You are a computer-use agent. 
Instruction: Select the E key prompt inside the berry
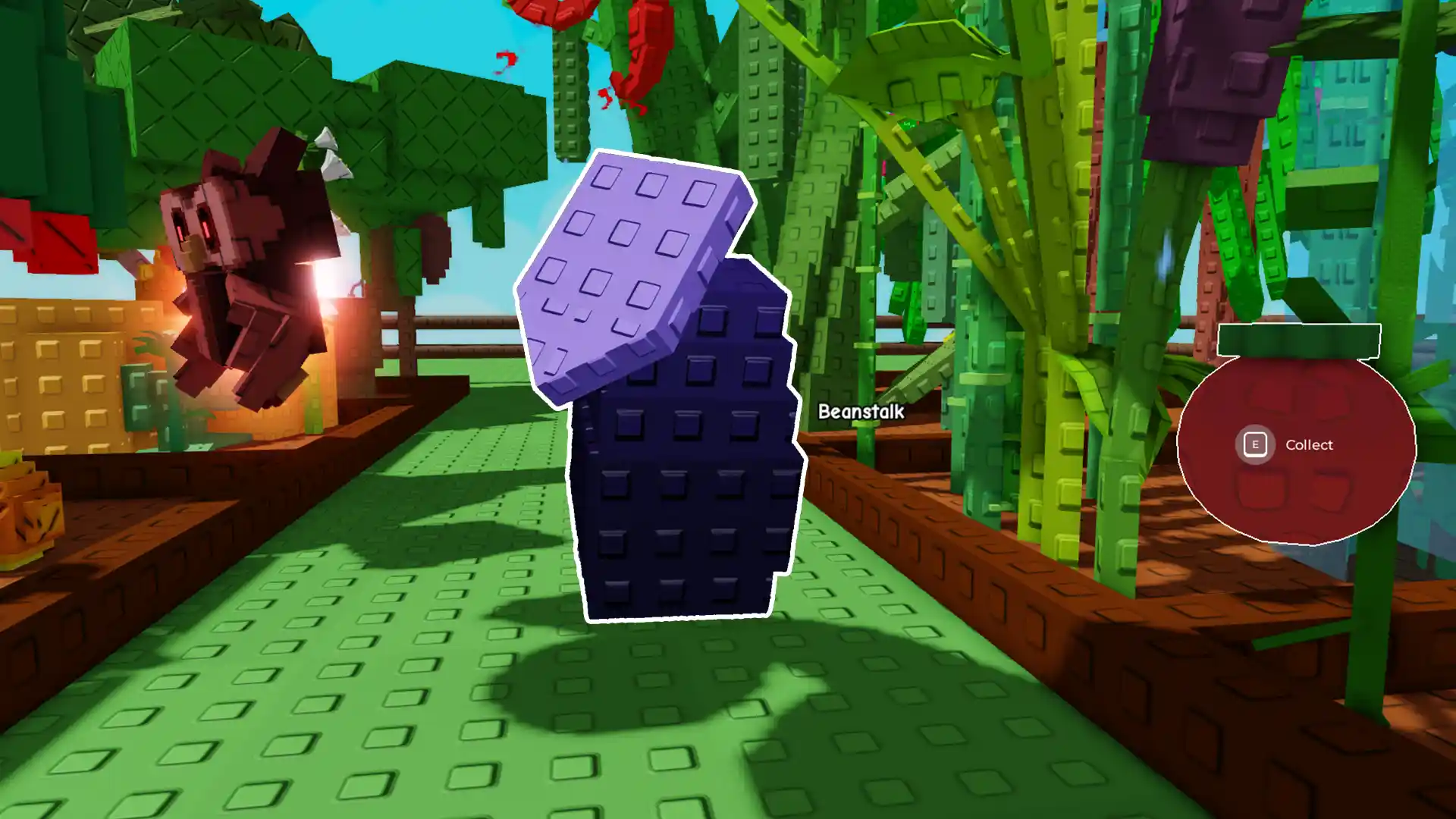pyautogui.click(x=1257, y=444)
